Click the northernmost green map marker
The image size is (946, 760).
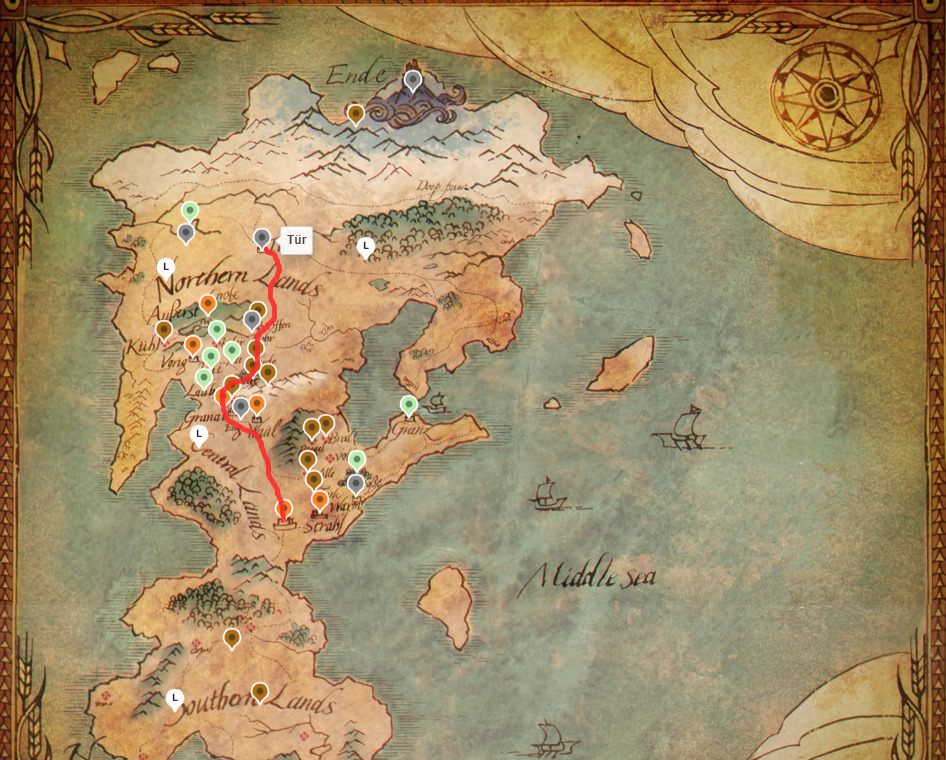pos(190,211)
